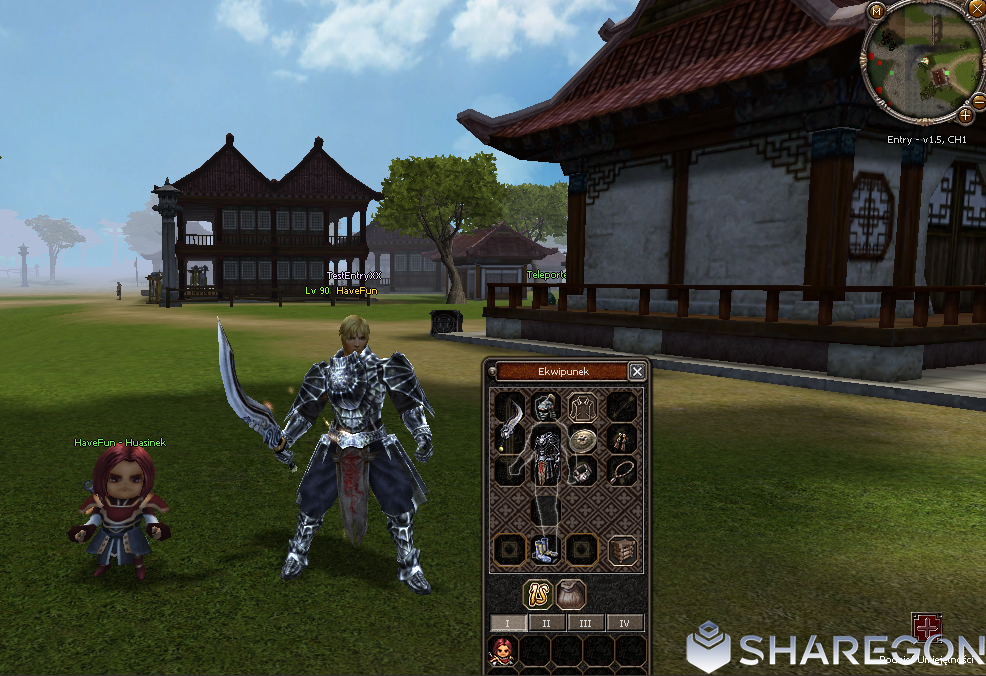Click the equipped necklace slot
The image size is (986, 676).
pos(623,470)
